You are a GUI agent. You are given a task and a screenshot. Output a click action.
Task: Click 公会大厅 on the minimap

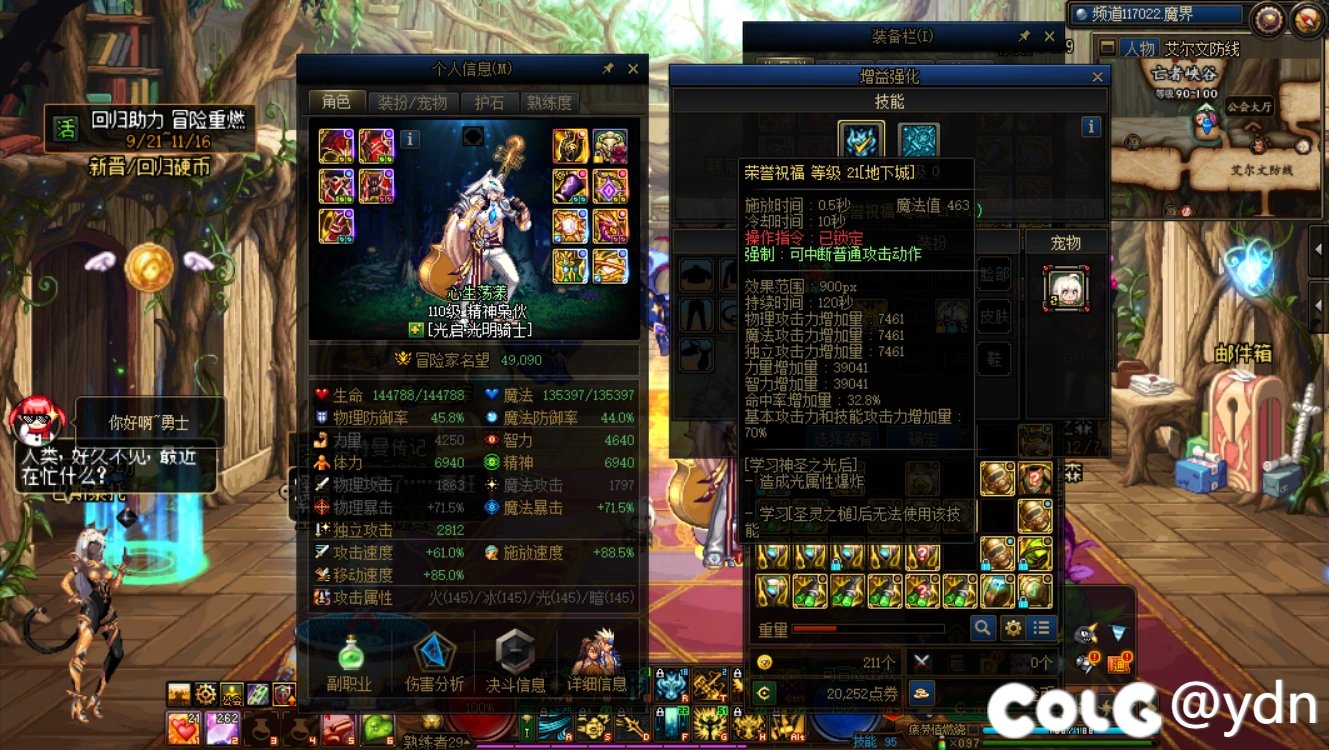(1250, 107)
